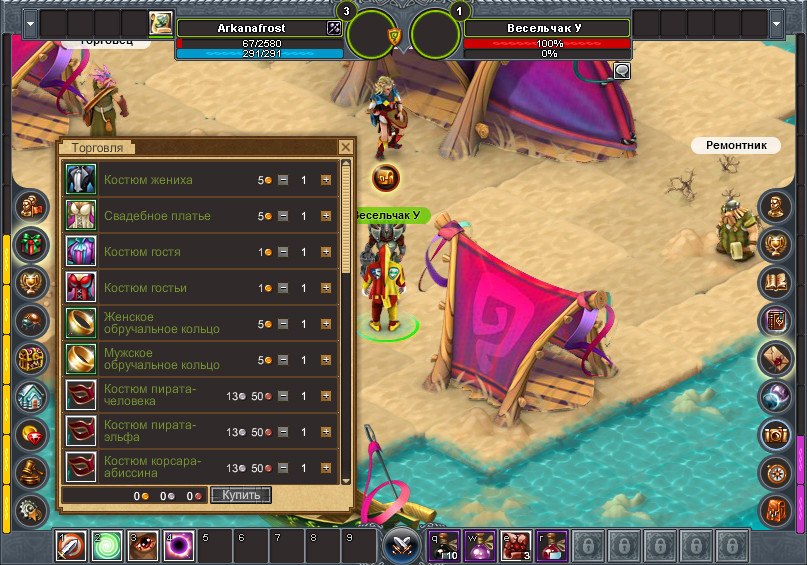This screenshot has height=565, width=807.
Task: Open the open book journal icon
Action: tap(776, 282)
